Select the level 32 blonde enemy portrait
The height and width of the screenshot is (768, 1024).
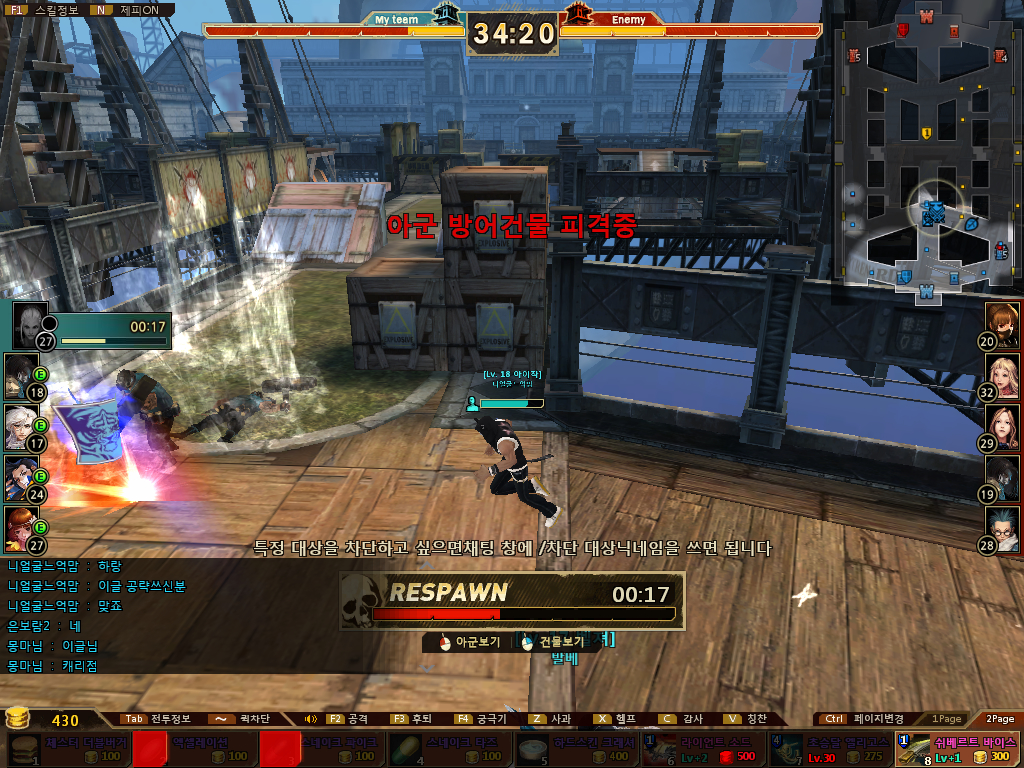[1003, 374]
